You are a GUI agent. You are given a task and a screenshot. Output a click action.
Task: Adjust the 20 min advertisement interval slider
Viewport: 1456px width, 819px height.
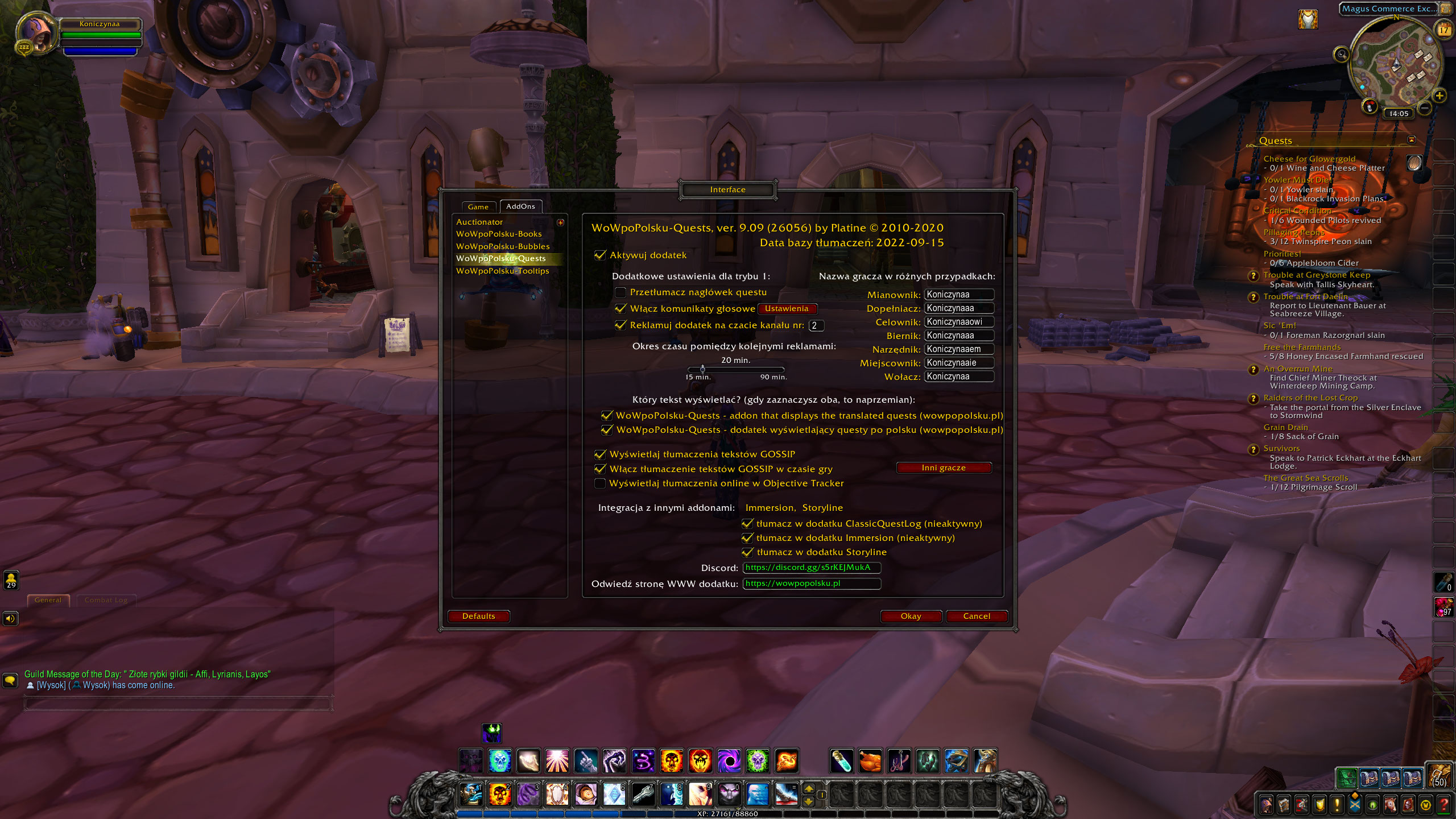click(x=701, y=369)
